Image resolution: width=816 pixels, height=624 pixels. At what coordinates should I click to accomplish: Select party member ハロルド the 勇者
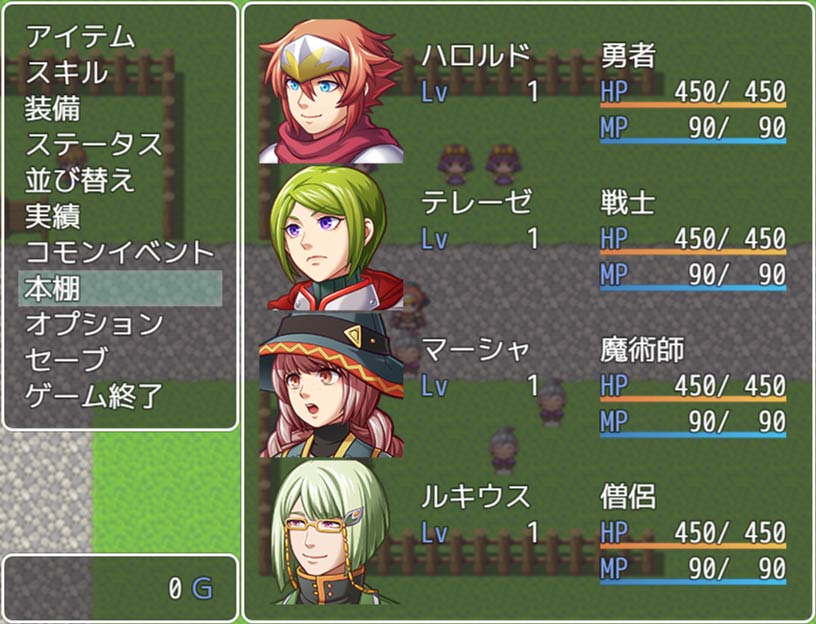click(528, 90)
